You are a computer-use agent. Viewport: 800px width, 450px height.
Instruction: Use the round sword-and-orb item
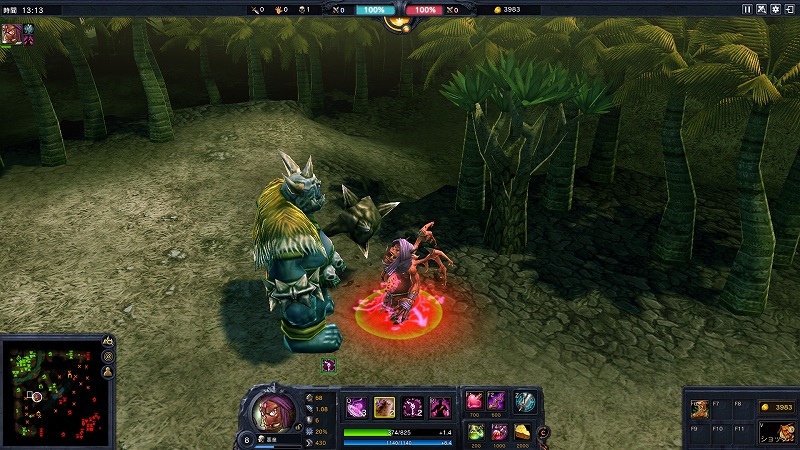click(x=524, y=401)
